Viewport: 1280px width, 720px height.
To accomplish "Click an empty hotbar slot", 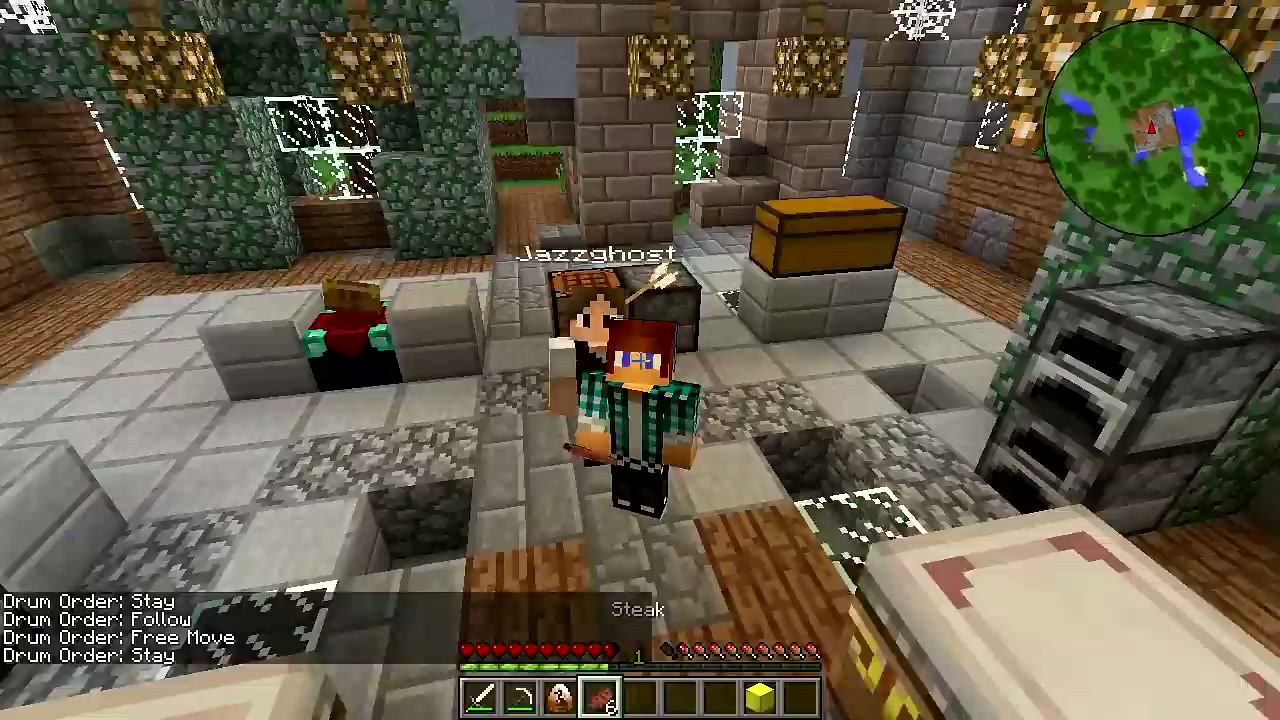I will 680,696.
